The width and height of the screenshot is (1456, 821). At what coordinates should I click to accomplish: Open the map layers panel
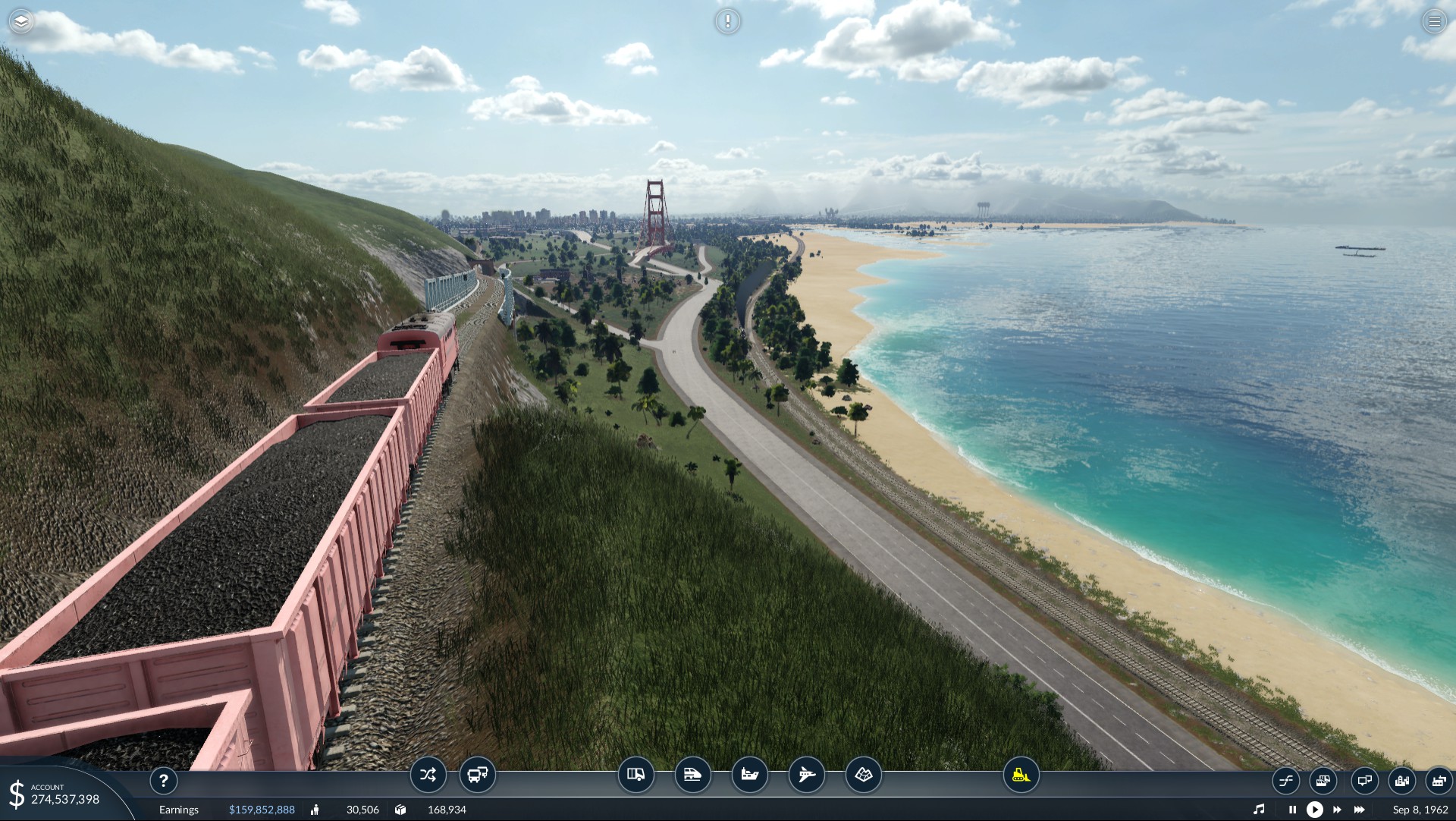coord(21,21)
